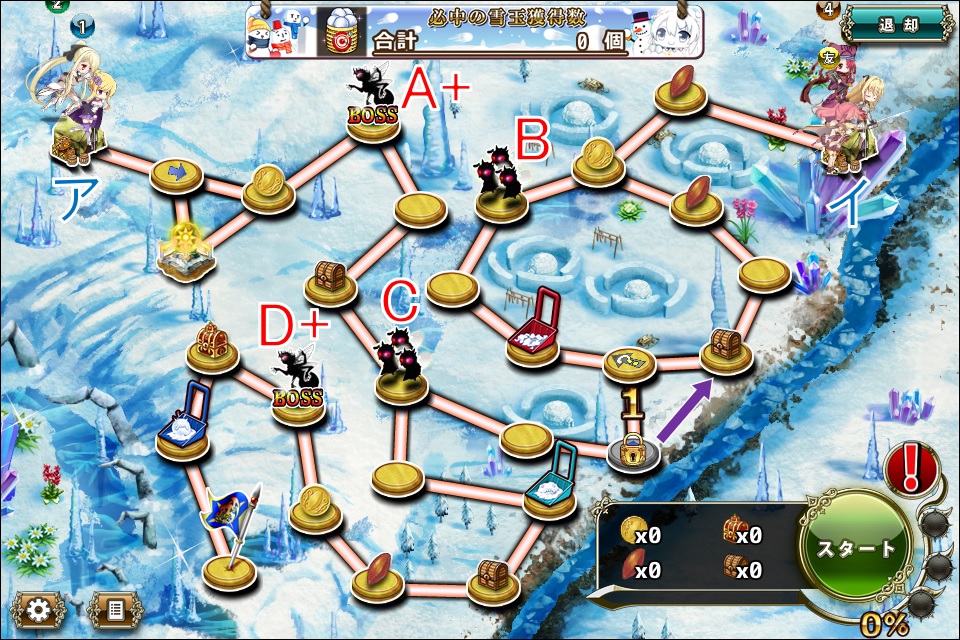Click the green スタート start button
Viewport: 960px width, 640px height.
[856, 547]
